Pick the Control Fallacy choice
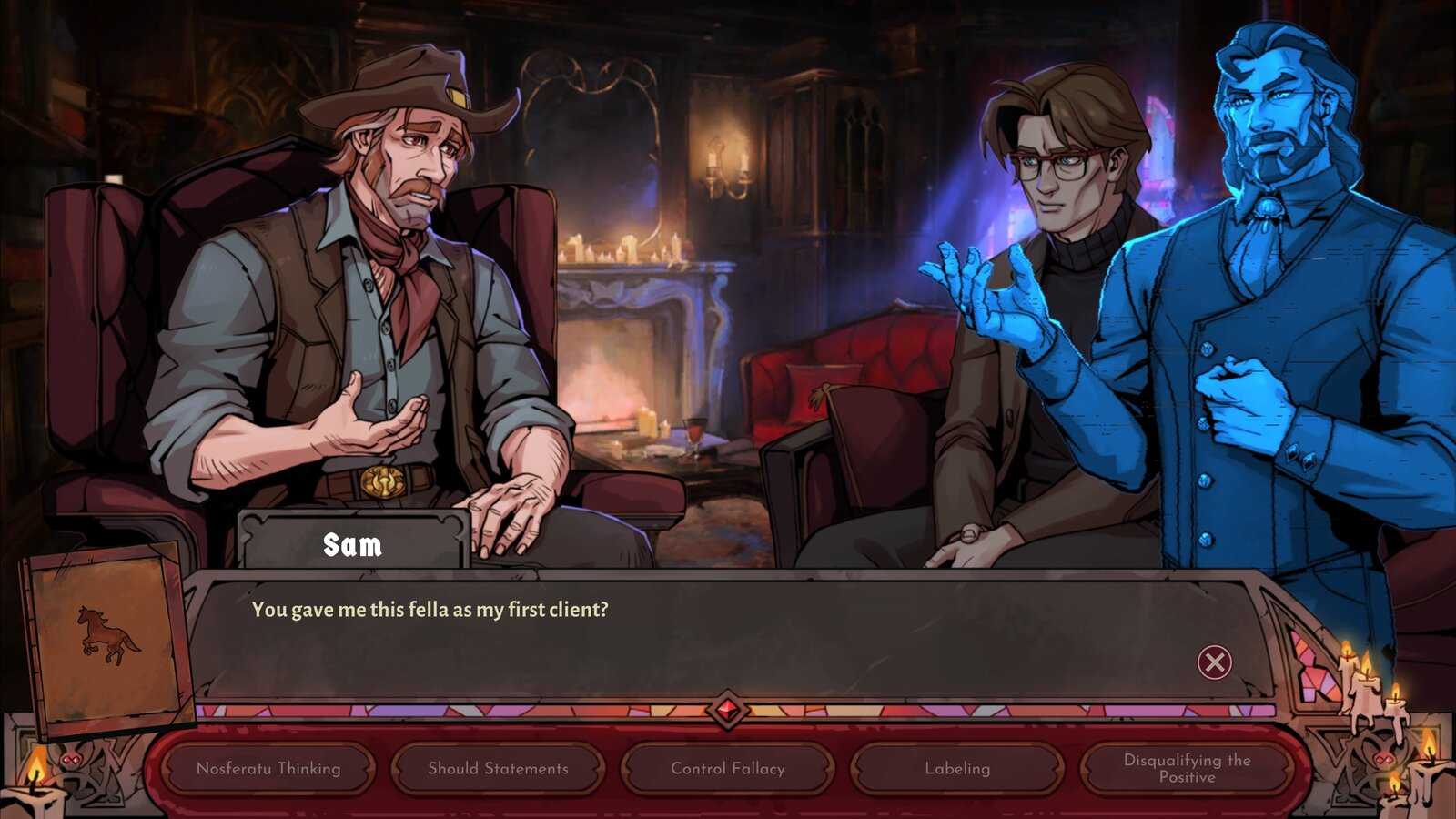The image size is (1456, 819). coord(727,768)
